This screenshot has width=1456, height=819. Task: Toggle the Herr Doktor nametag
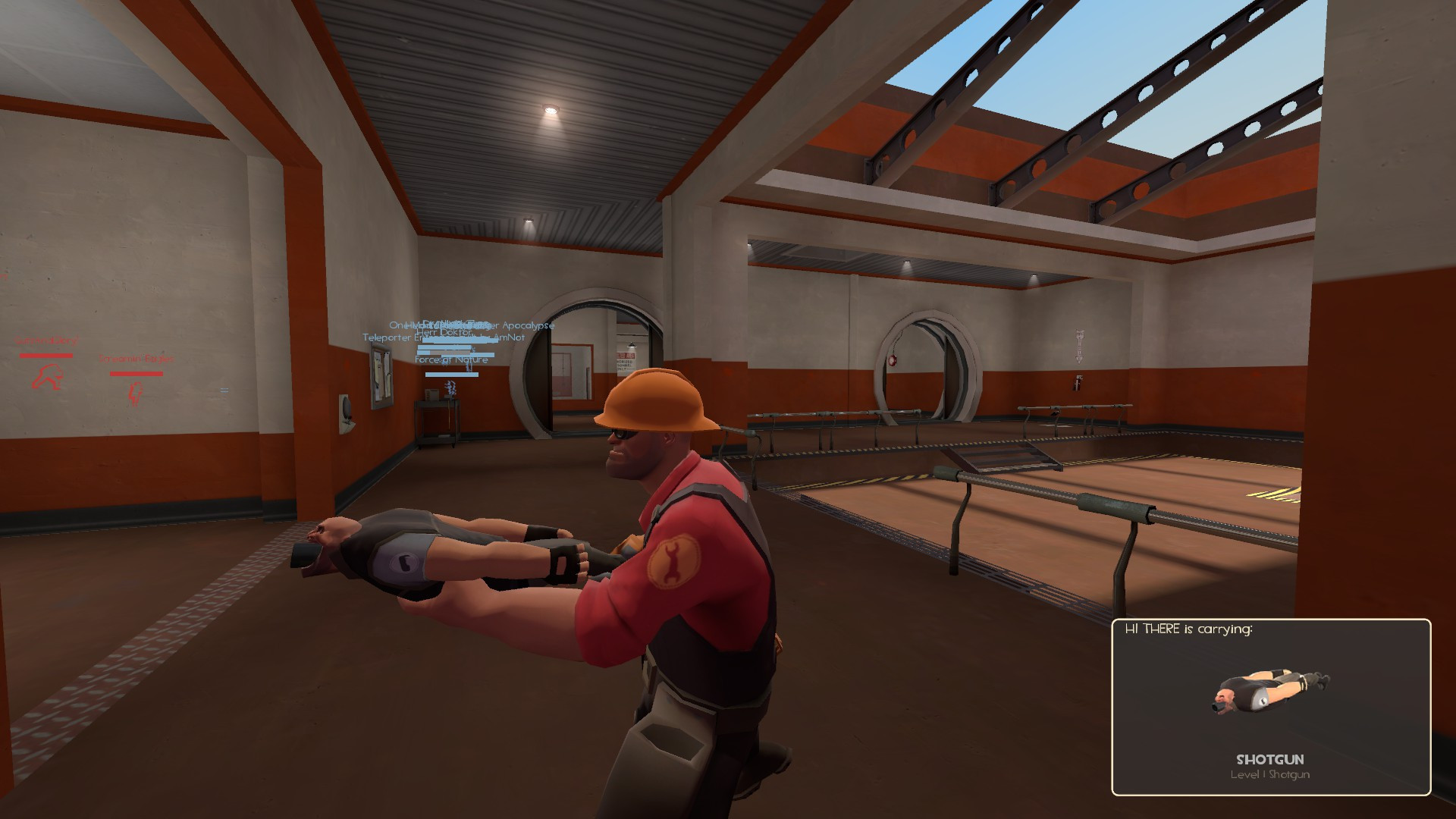click(444, 331)
